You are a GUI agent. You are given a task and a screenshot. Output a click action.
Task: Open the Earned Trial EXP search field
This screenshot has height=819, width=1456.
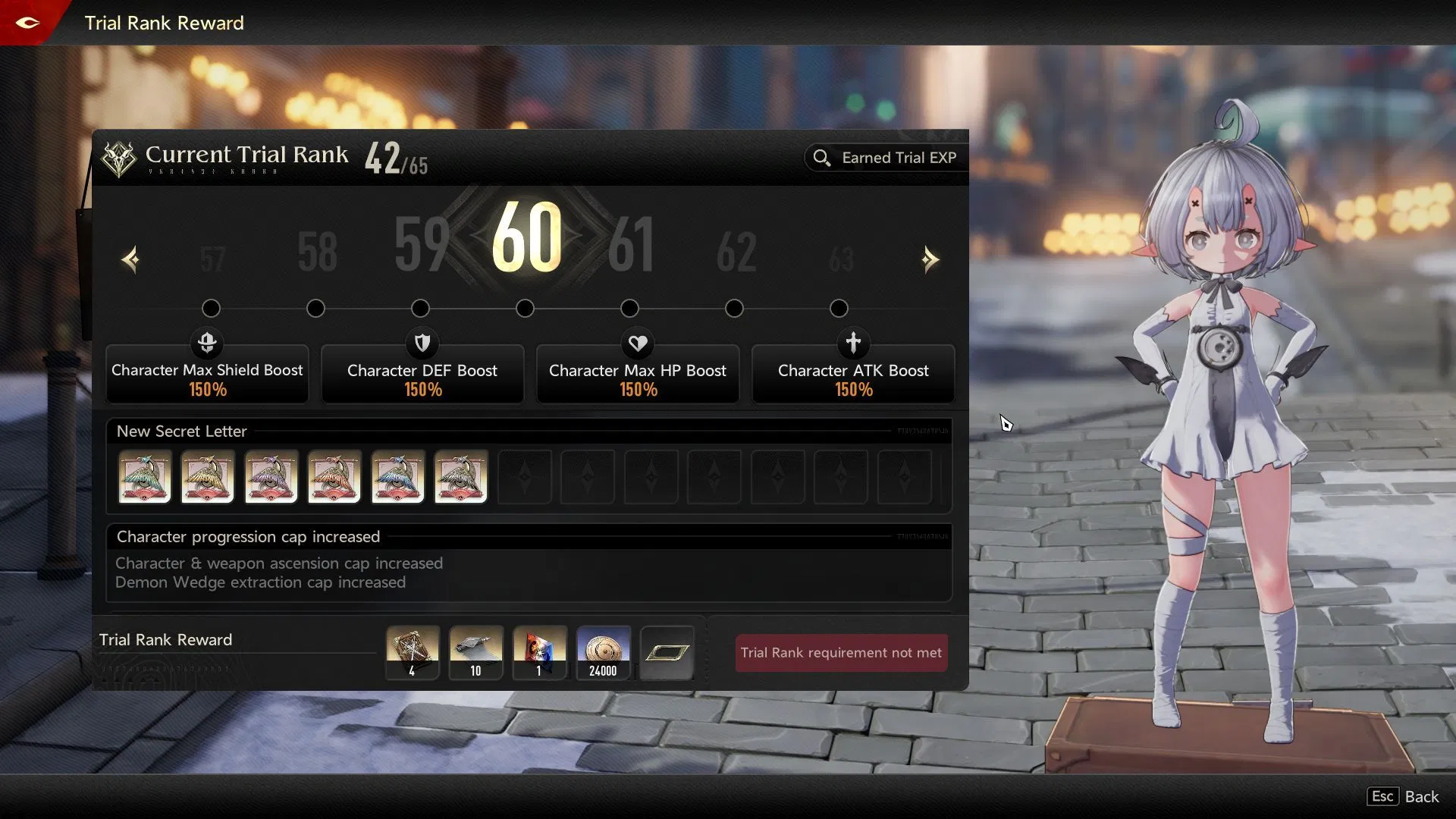pos(884,158)
